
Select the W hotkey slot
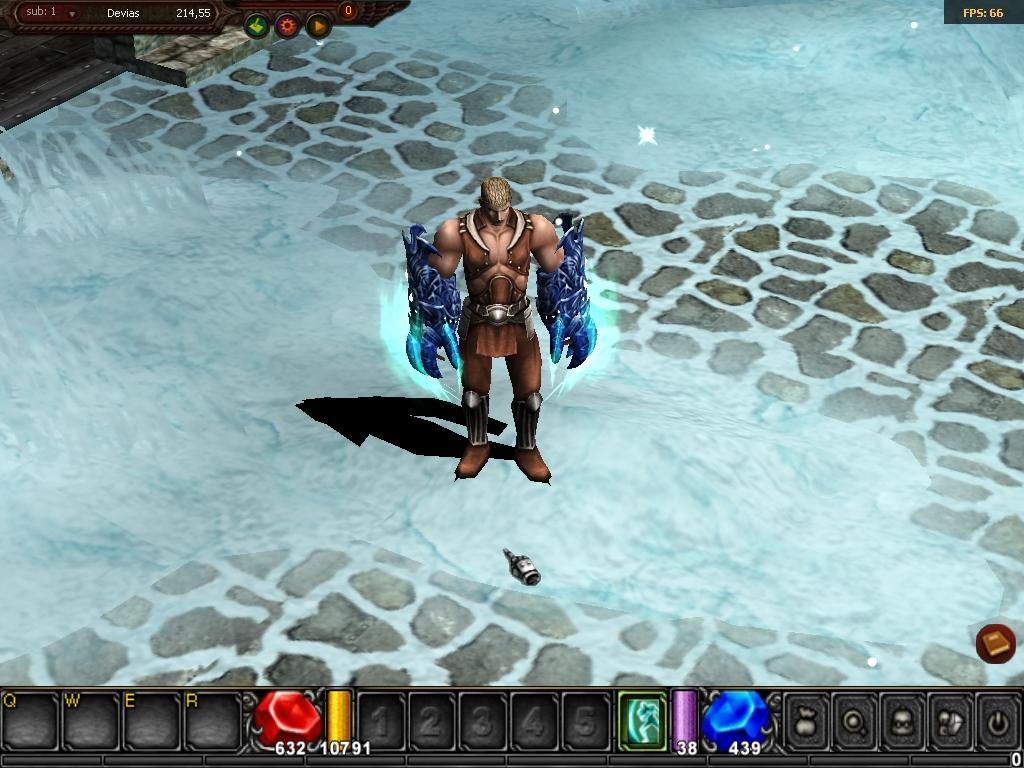tap(91, 719)
